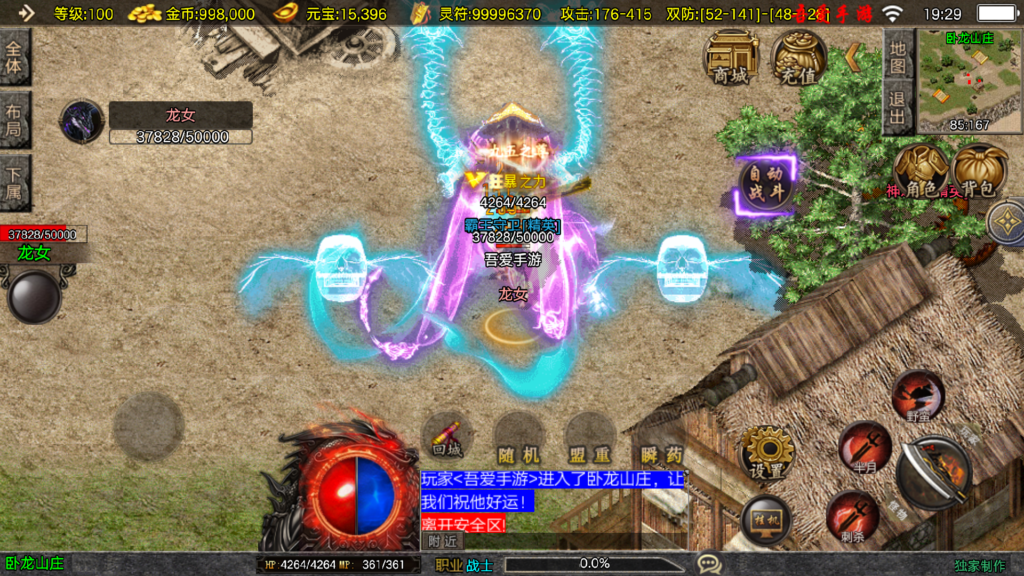
Task: Select the 布局 tab on left edge
Action: tap(15, 120)
